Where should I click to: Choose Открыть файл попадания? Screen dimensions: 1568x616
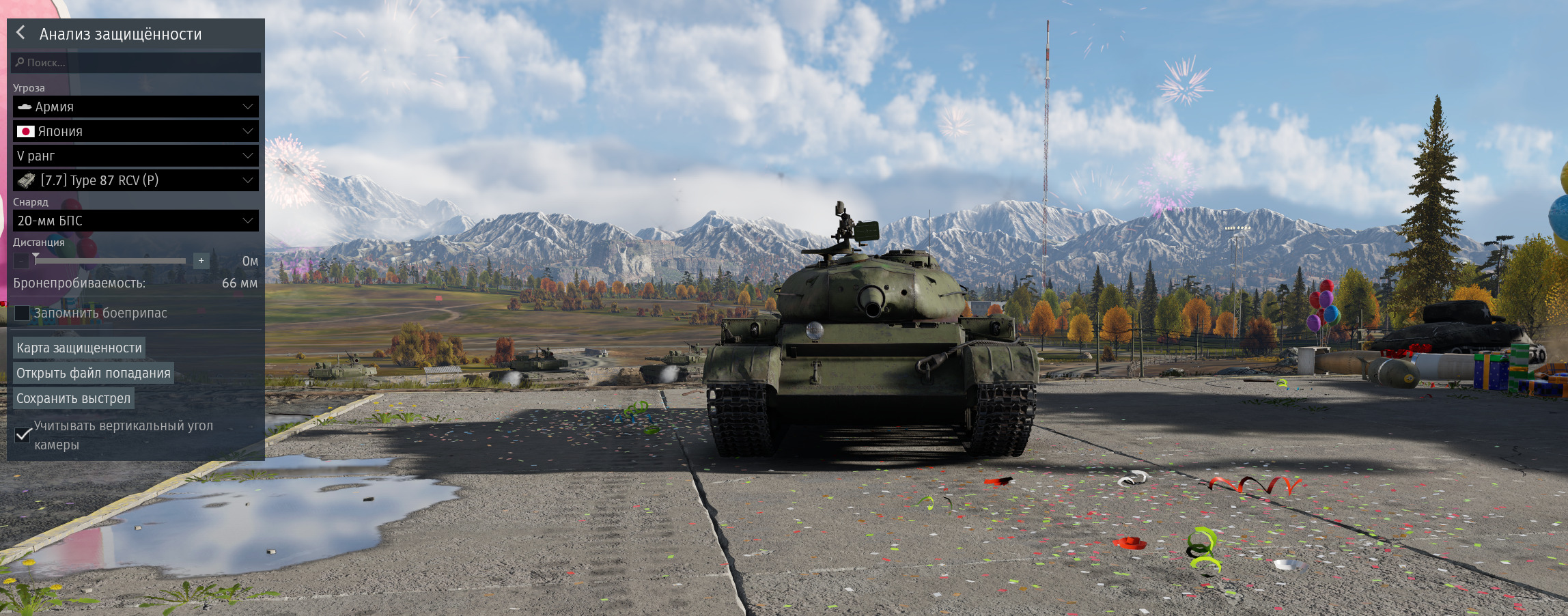pos(94,373)
